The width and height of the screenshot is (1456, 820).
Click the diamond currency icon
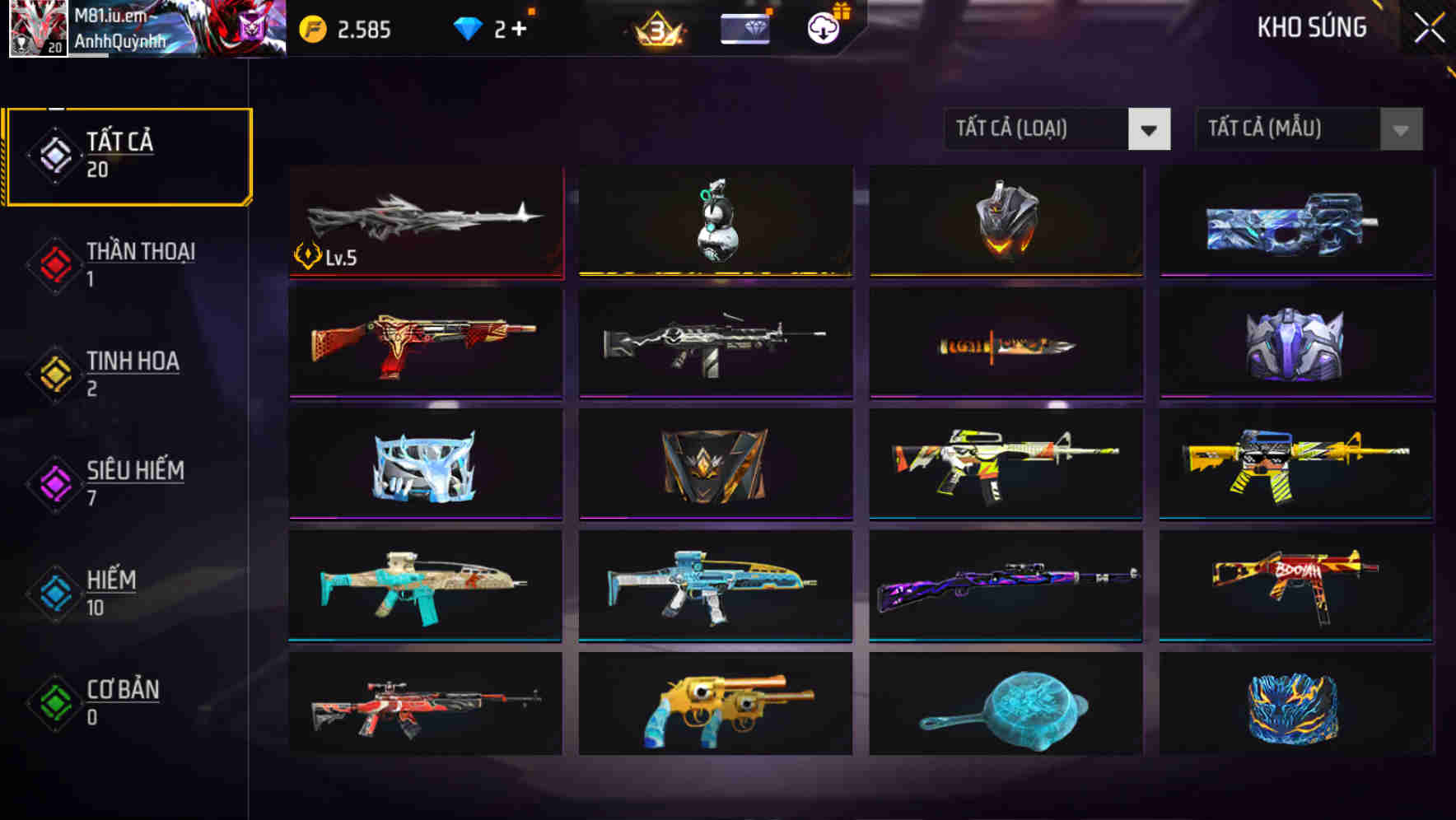point(468,29)
